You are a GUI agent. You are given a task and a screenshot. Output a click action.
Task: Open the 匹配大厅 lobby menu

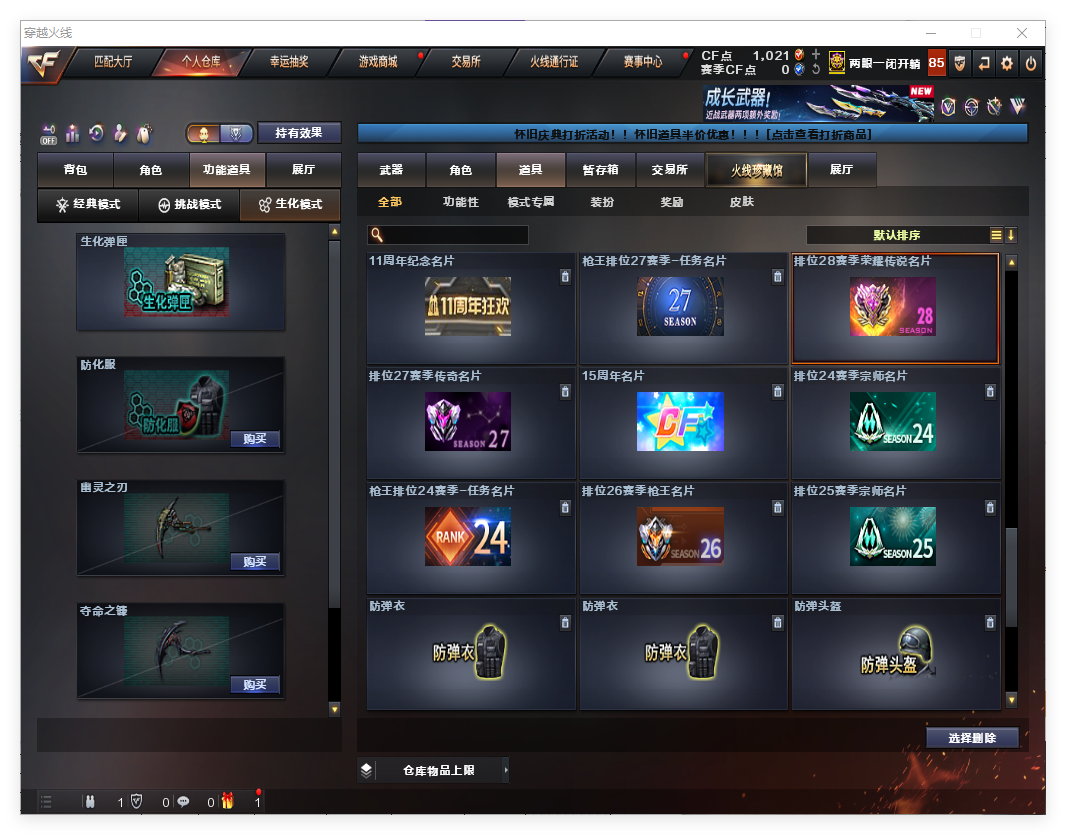tap(113, 62)
